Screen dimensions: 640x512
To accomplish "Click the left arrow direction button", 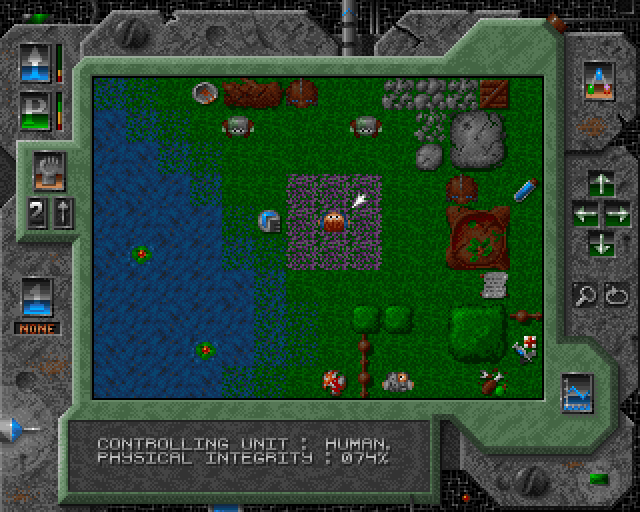I will tap(583, 213).
